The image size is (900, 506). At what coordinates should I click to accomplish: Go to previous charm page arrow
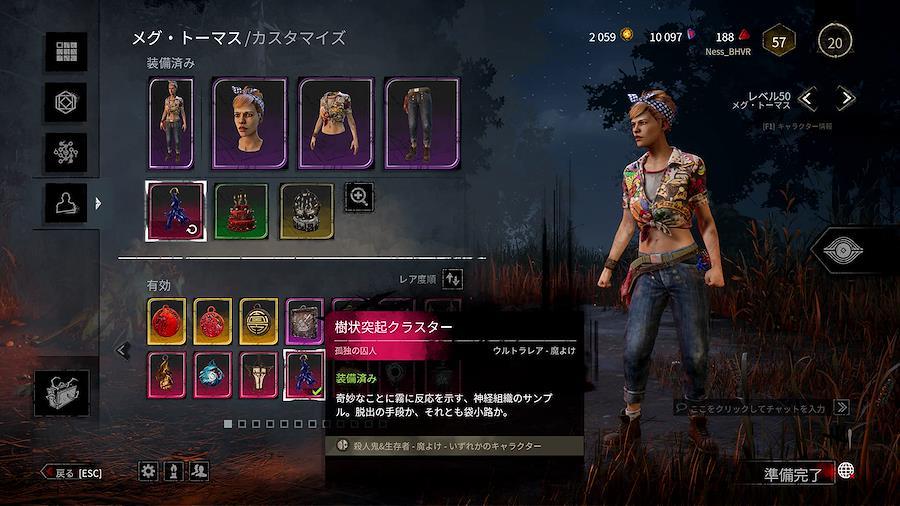[123, 350]
